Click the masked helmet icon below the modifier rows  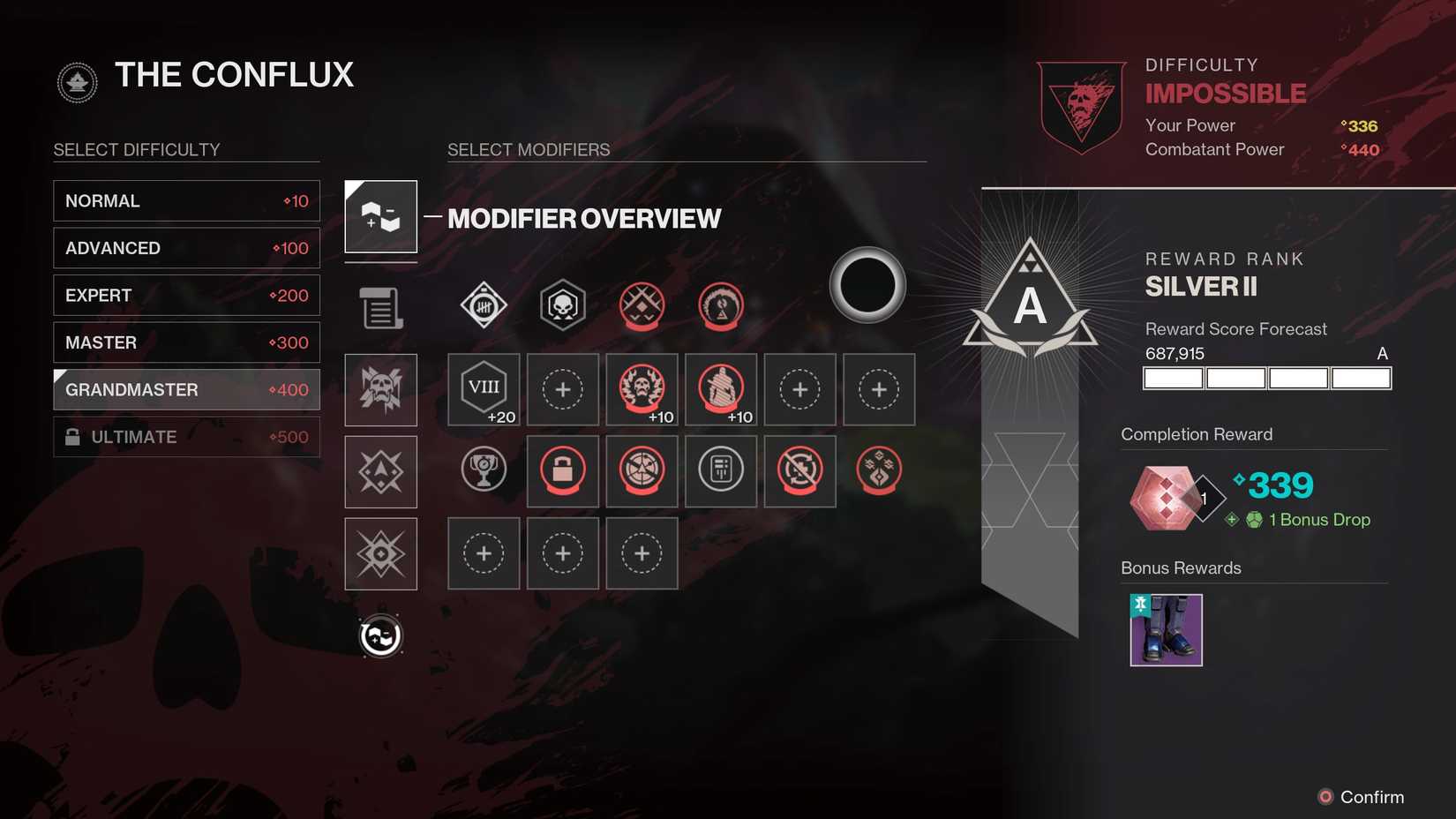click(380, 634)
